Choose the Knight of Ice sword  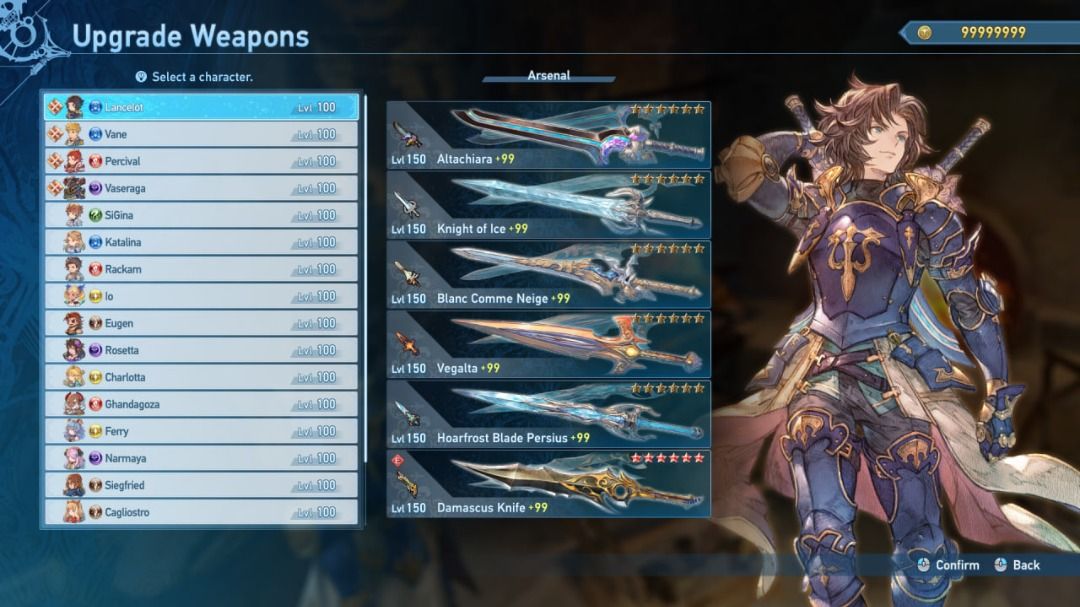pyautogui.click(x=548, y=205)
